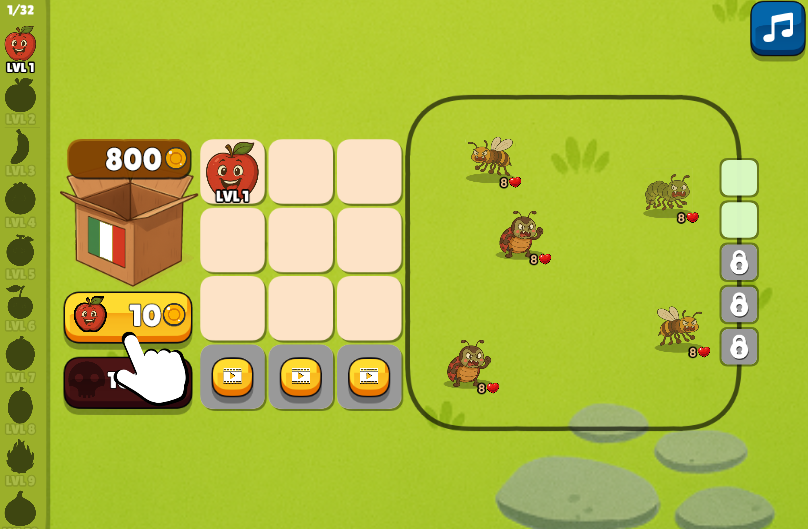Buy an apple for 10 coins
This screenshot has width=808, height=529.
pos(127,315)
